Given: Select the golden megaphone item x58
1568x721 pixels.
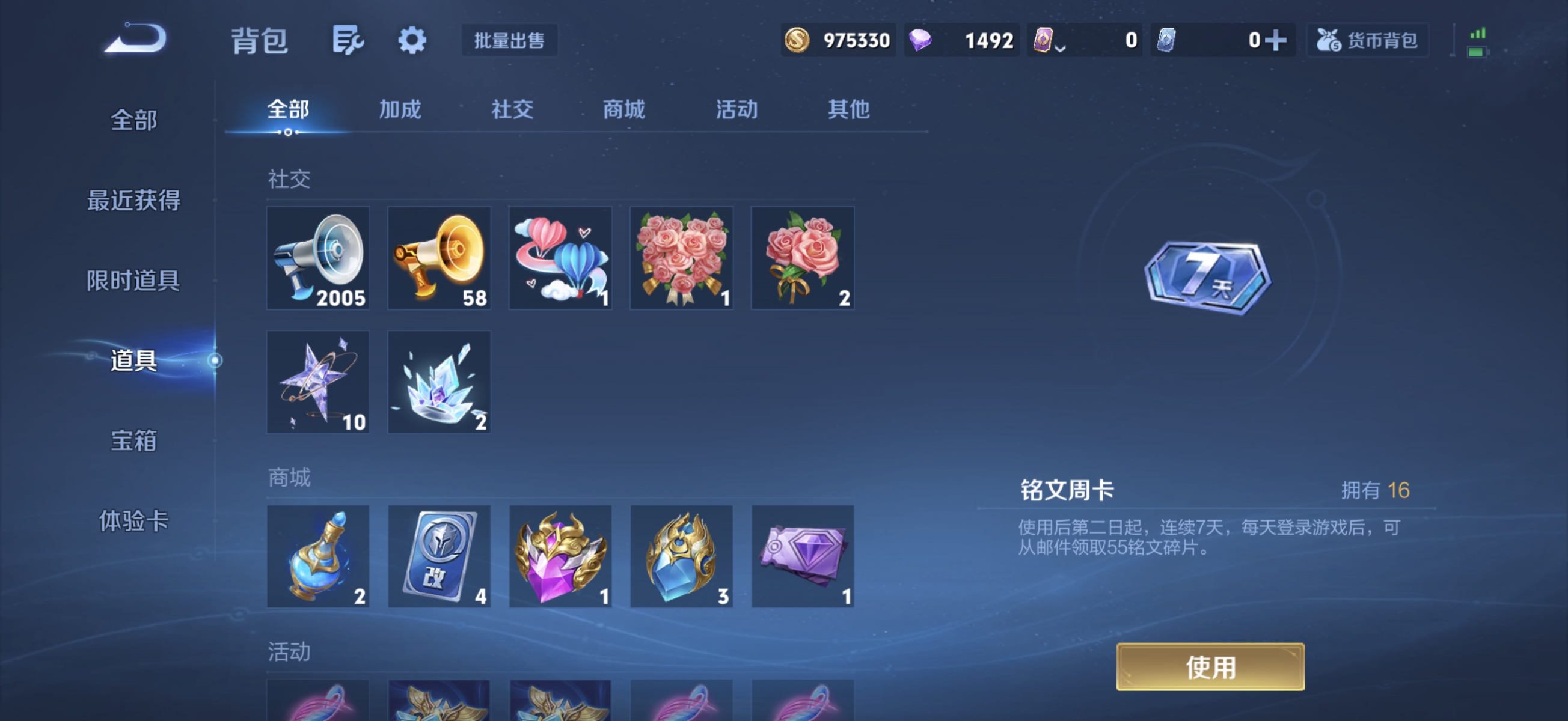Looking at the screenshot, I should click(x=438, y=258).
